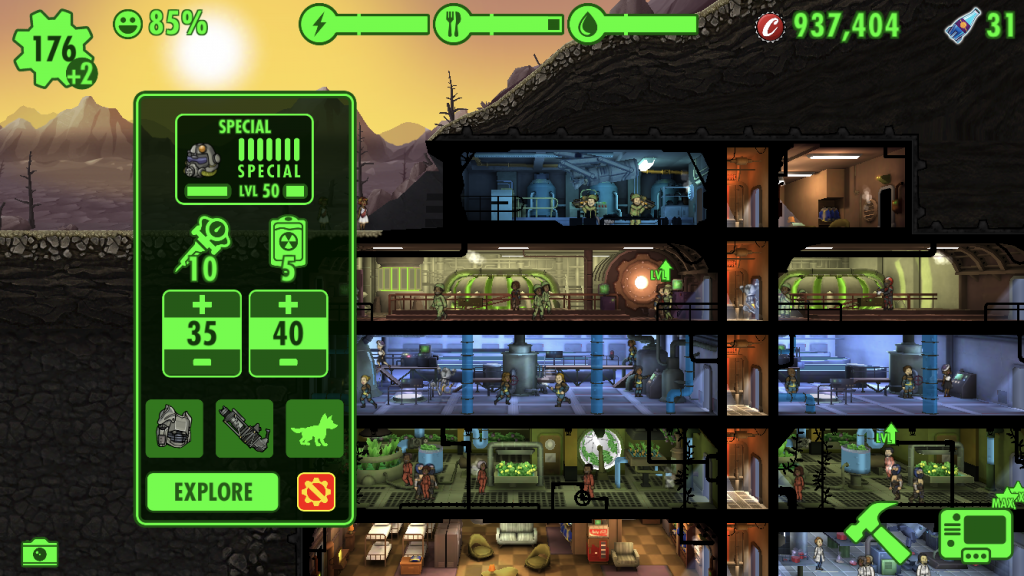
Task: Tap the Nuka-Cola Quantum bottle counter
Action: click(961, 25)
